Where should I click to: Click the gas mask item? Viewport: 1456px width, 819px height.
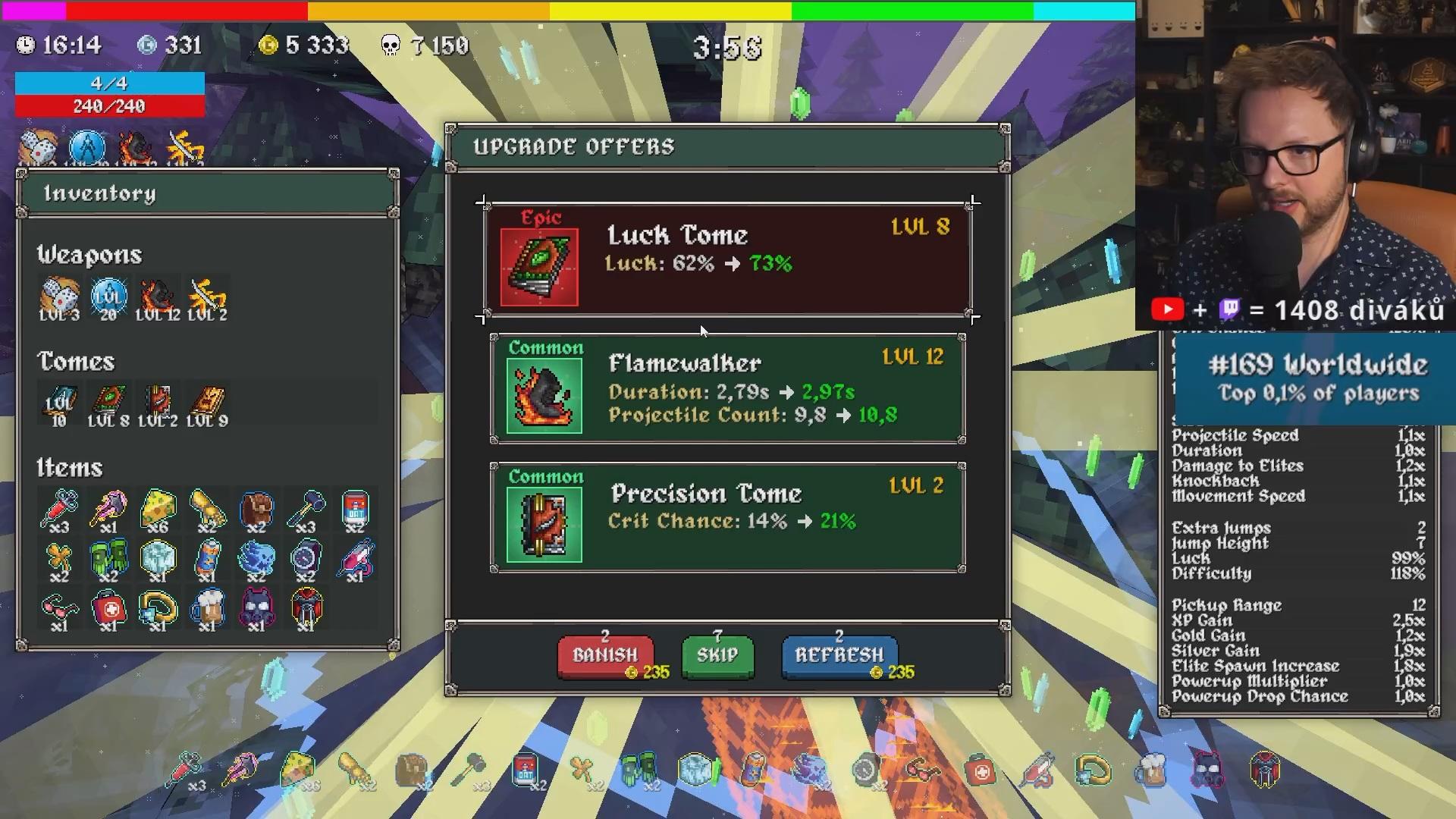click(x=256, y=610)
